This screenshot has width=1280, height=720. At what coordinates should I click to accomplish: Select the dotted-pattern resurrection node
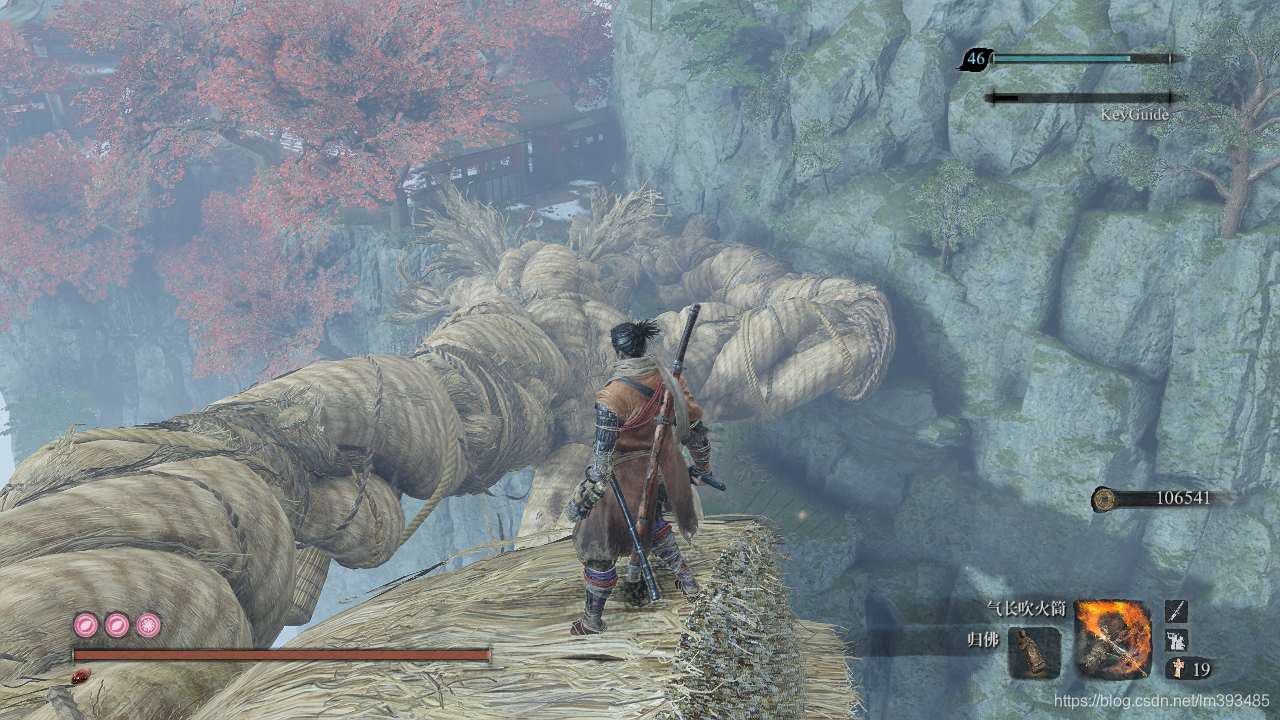pos(149,626)
